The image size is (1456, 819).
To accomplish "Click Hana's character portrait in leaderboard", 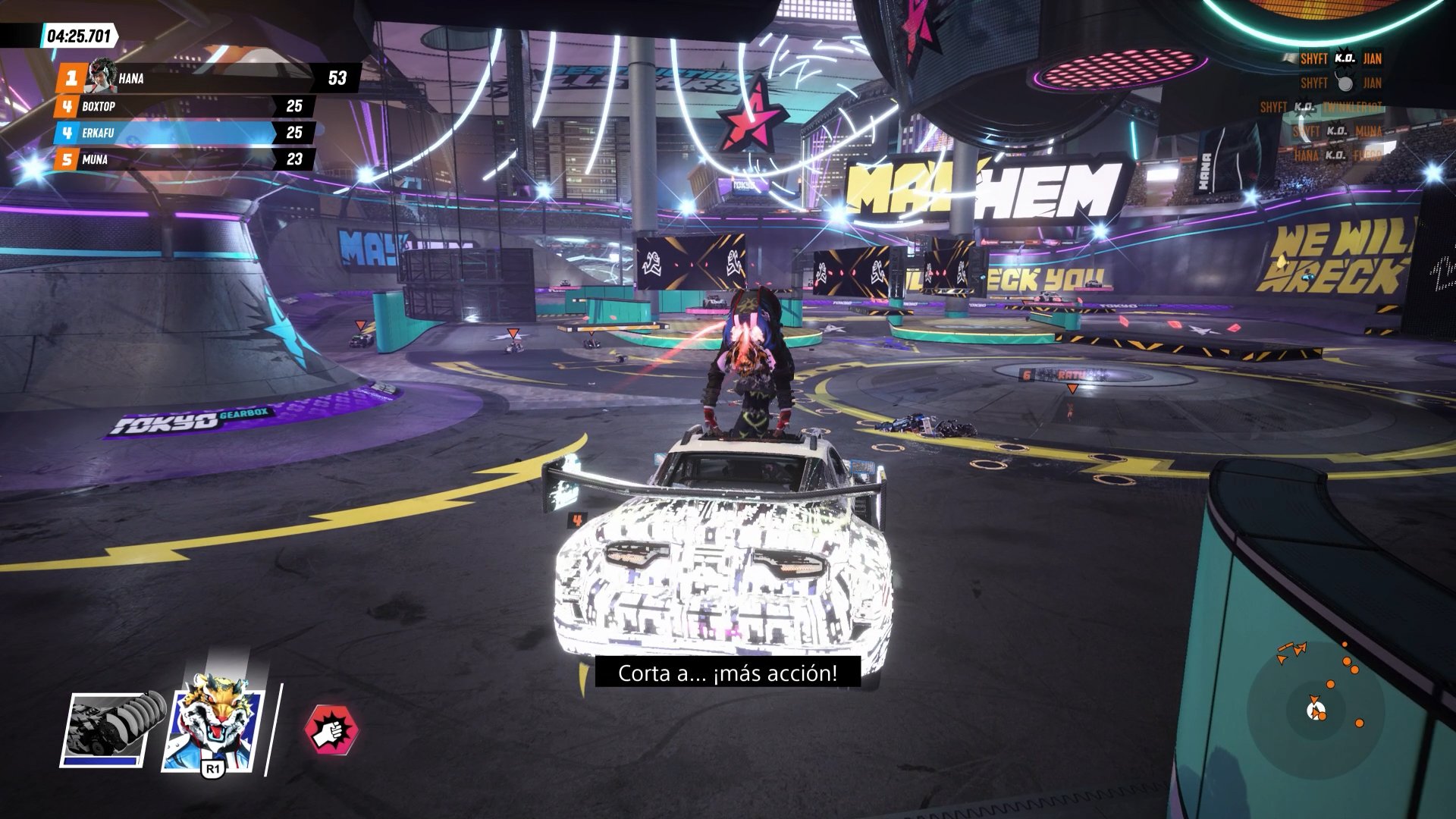I will pos(101,76).
